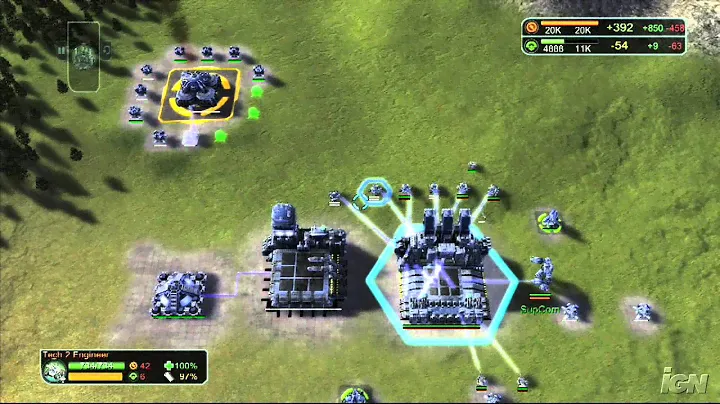The image size is (720, 404).
Task: Click the Tech 2 Engineer portrait
Action: tap(54, 371)
